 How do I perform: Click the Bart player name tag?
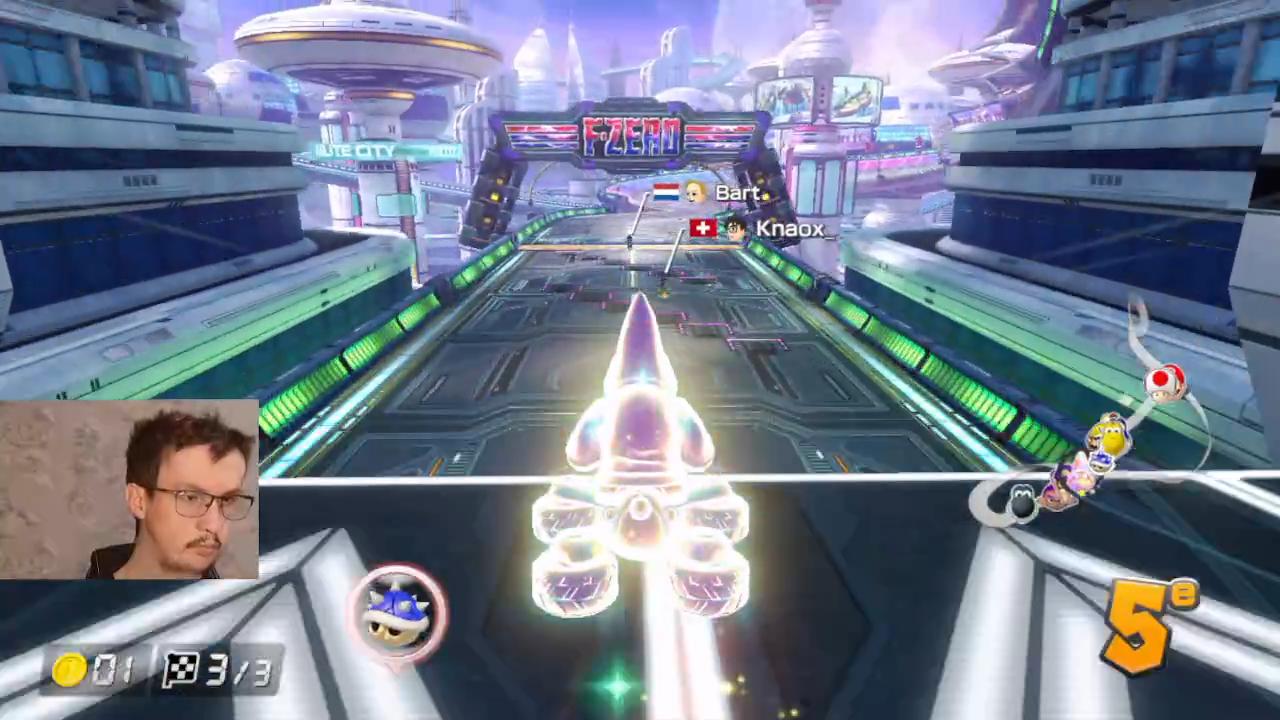740,193
